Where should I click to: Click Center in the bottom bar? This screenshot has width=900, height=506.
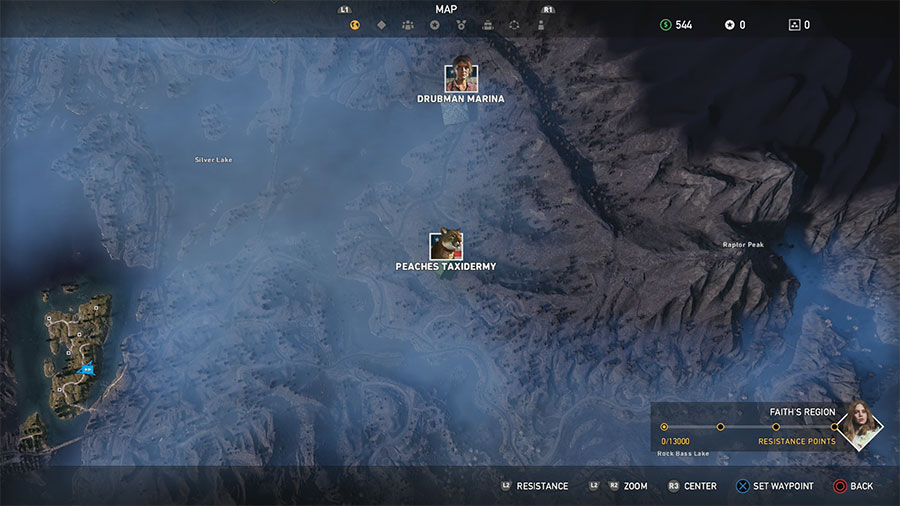coord(692,486)
